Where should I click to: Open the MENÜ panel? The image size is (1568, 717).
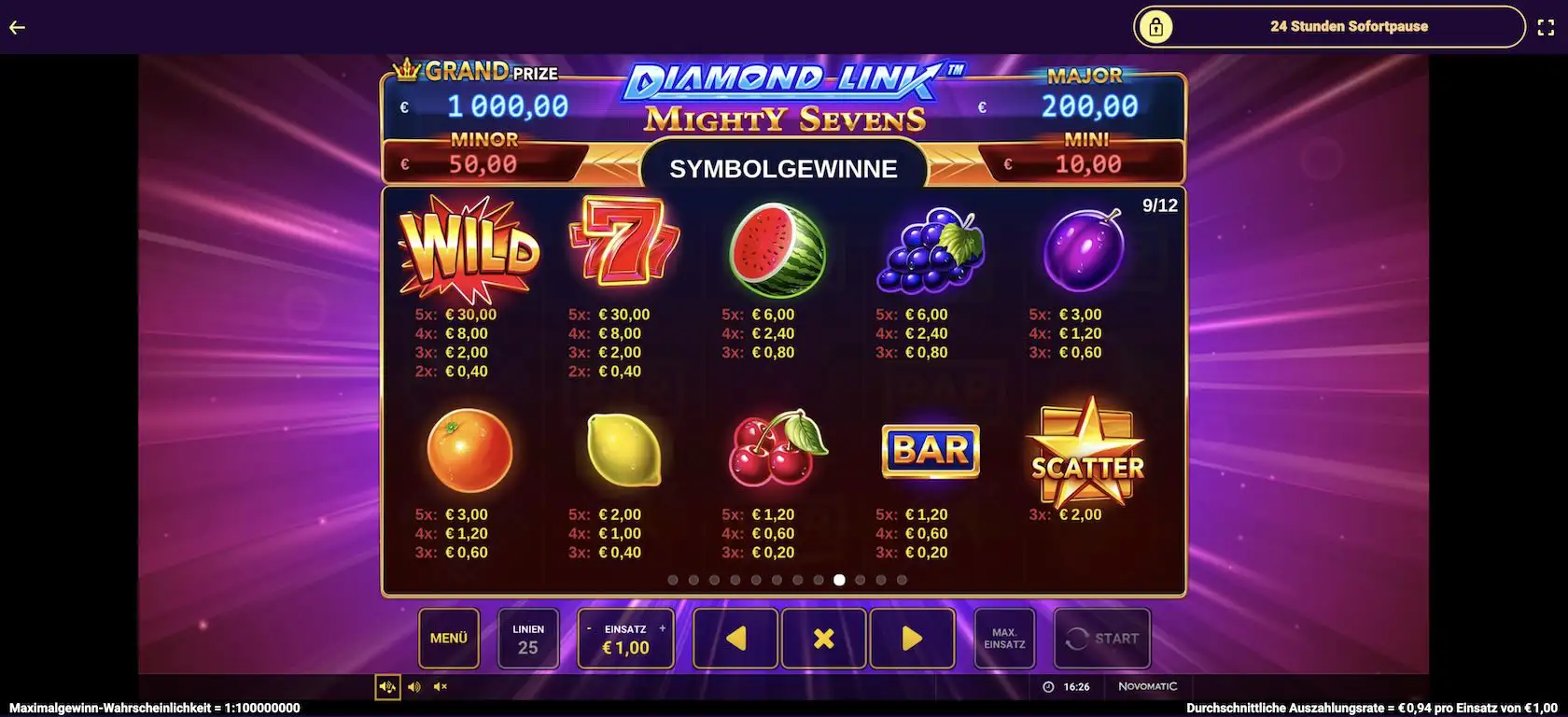[x=448, y=639]
